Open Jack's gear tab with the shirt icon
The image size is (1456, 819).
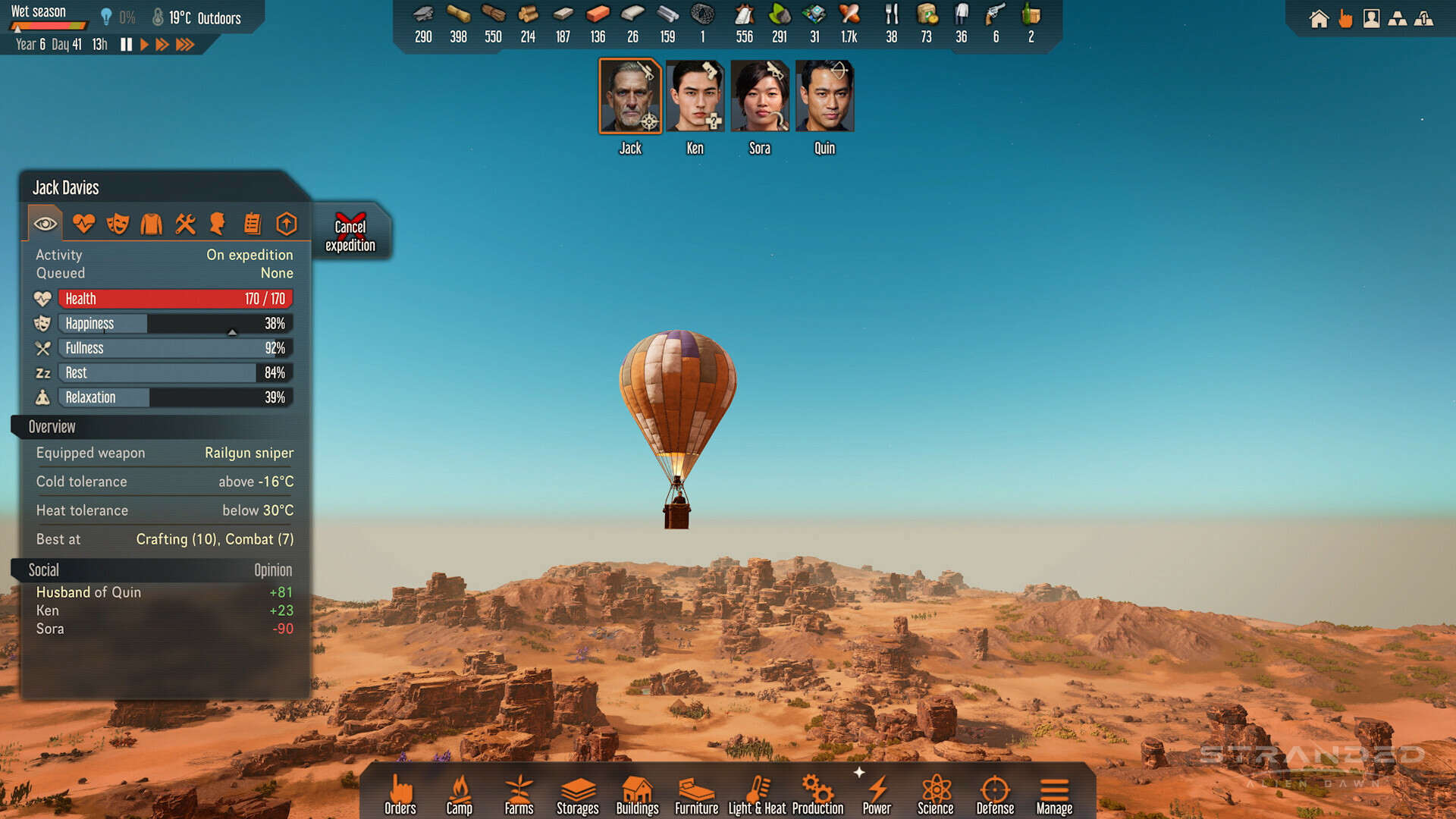tap(151, 223)
